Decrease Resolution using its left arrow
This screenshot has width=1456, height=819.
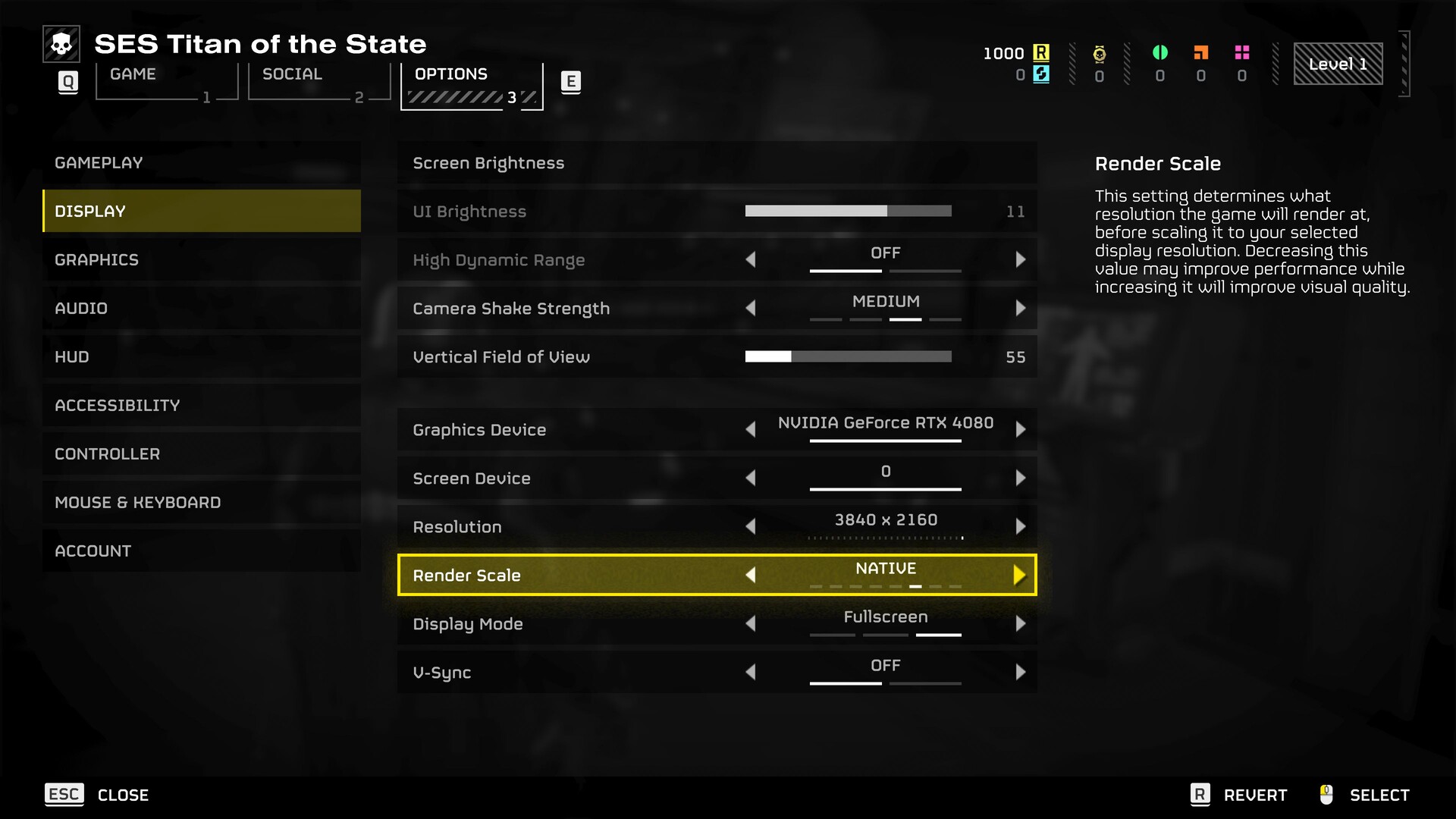click(x=751, y=527)
